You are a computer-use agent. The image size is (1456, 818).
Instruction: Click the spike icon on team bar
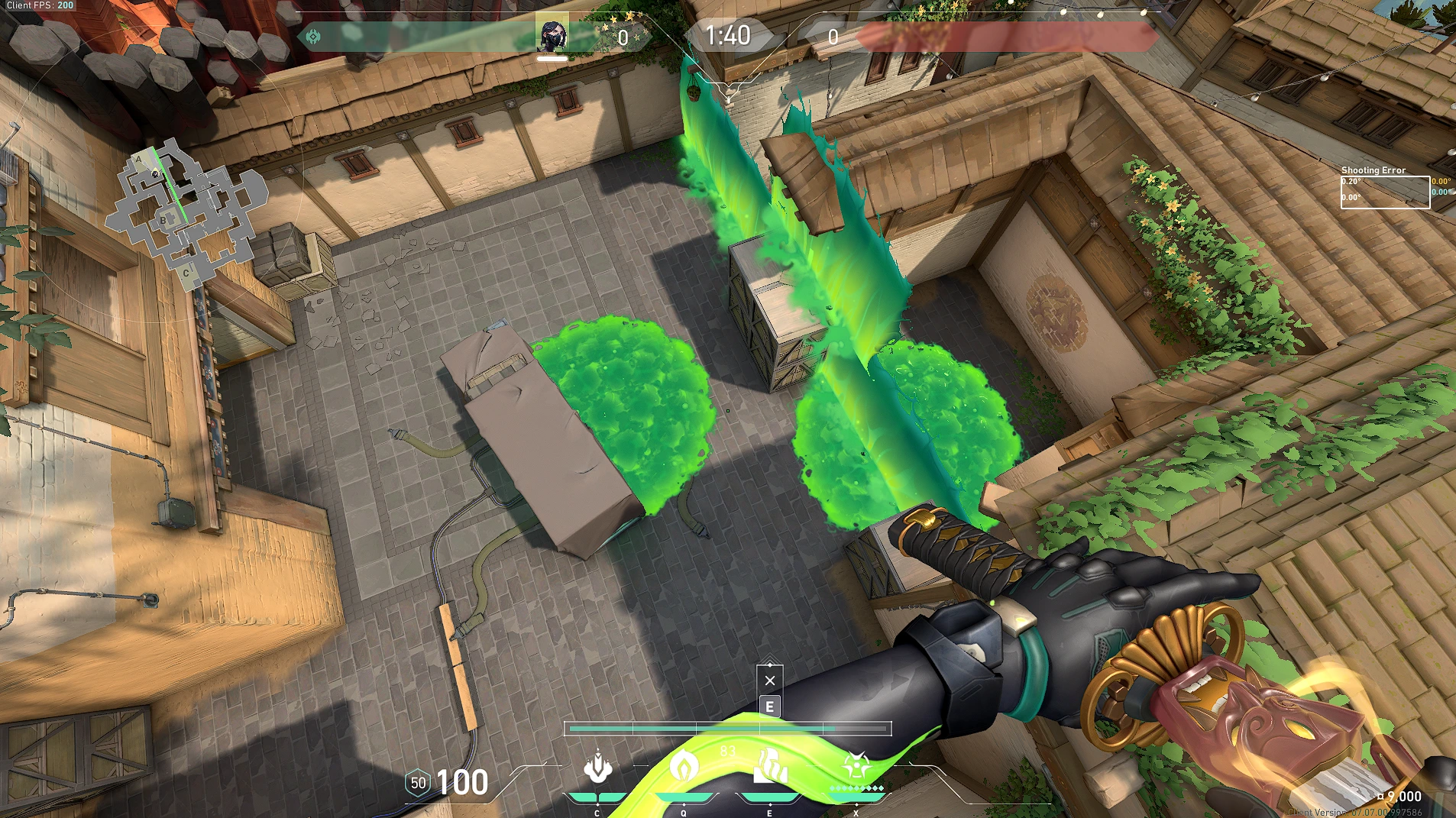313,37
